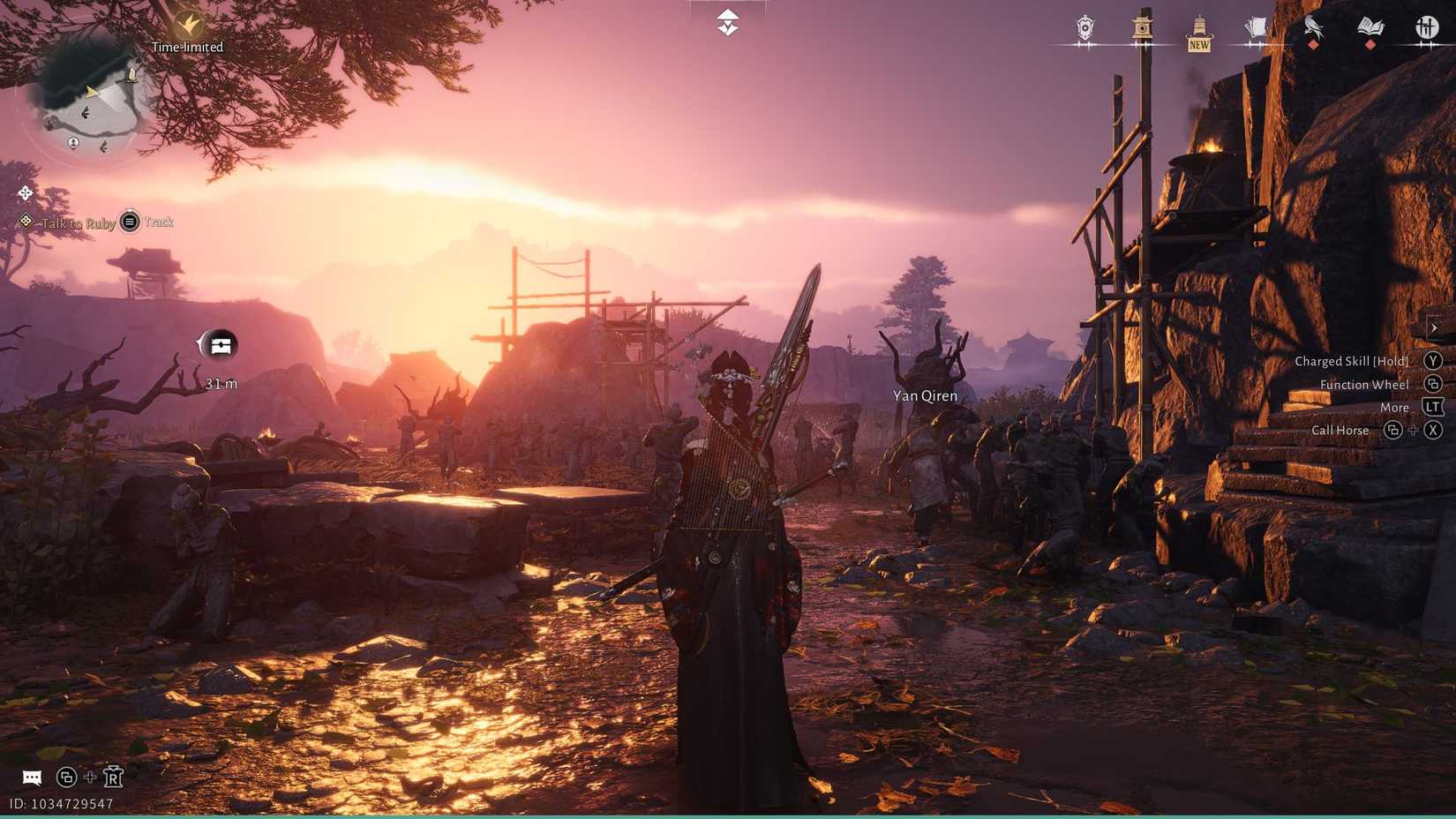This screenshot has height=819, width=1456.
Task: Expand the top center double-arrow dropdown
Action: (x=727, y=22)
